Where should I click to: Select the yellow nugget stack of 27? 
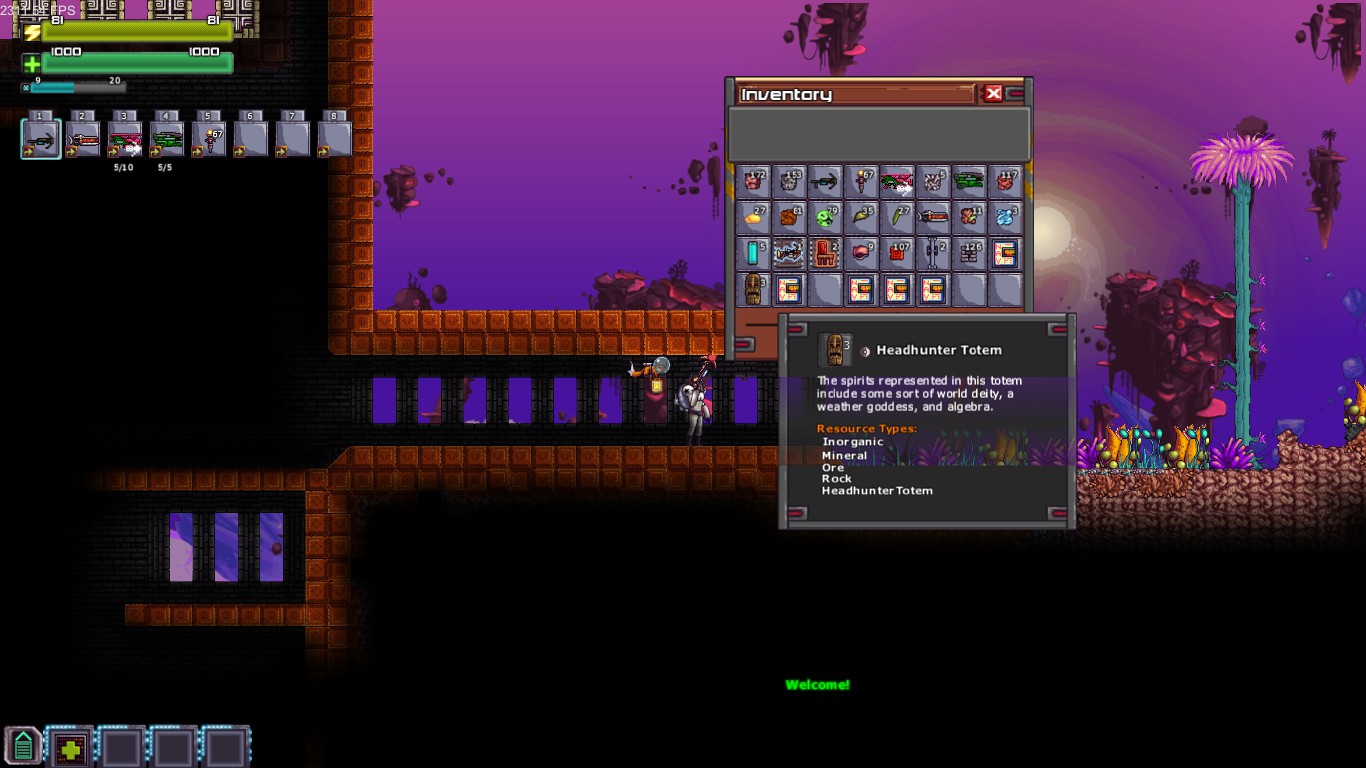(x=753, y=217)
